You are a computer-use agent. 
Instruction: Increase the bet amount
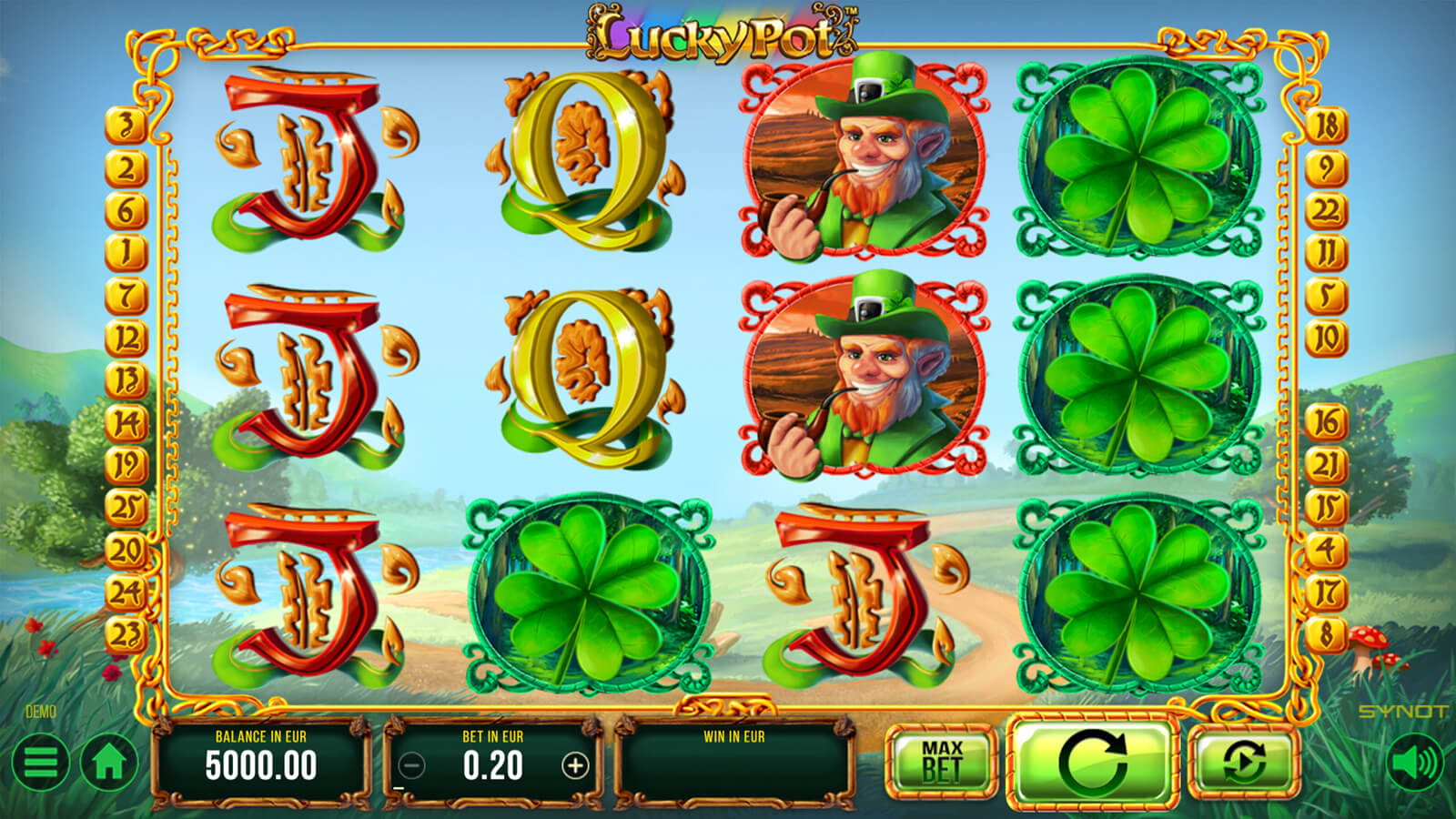click(x=575, y=766)
